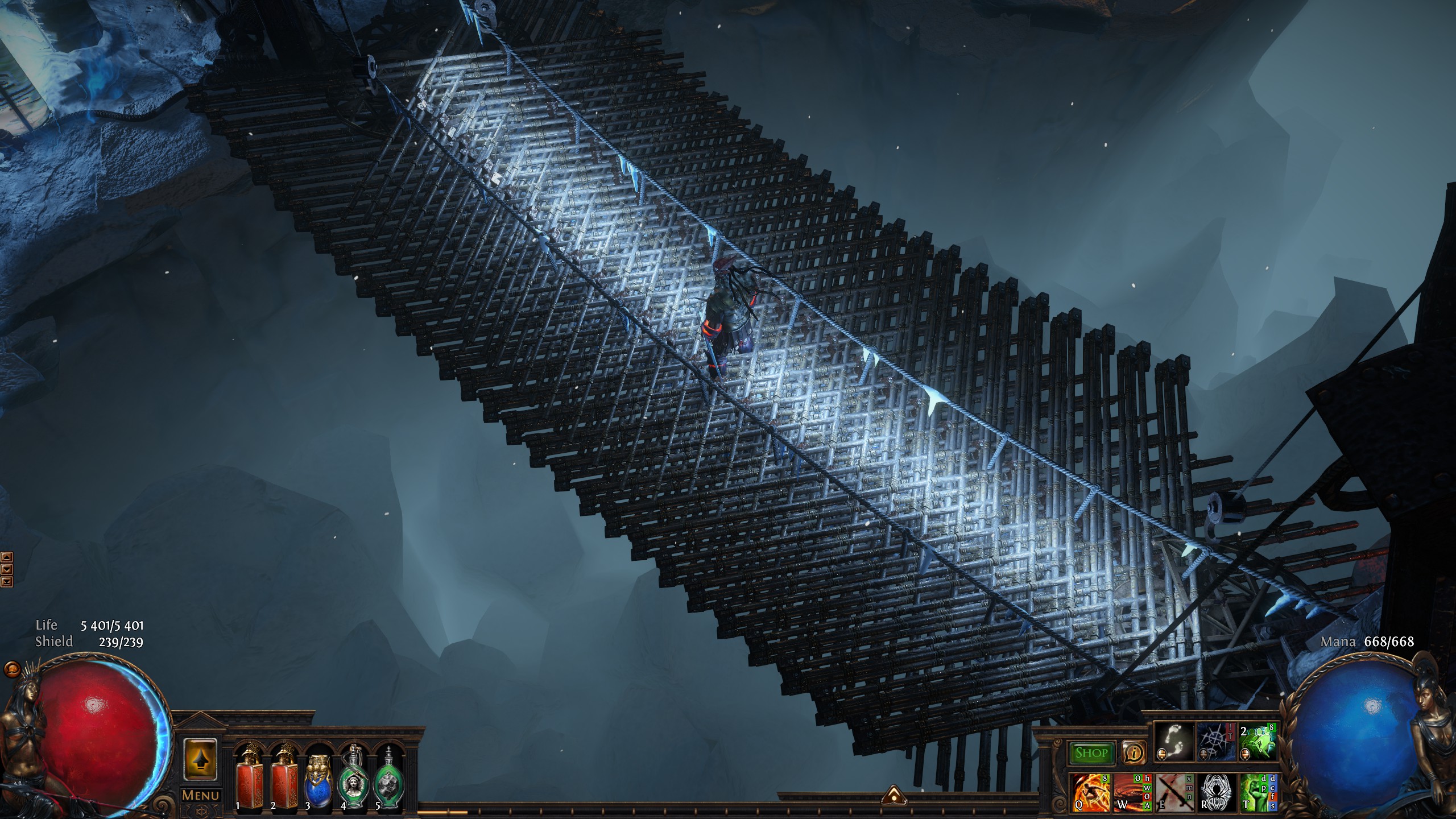Click the golden arrow level-up button
This screenshot has height=819, width=1456.
200,758
